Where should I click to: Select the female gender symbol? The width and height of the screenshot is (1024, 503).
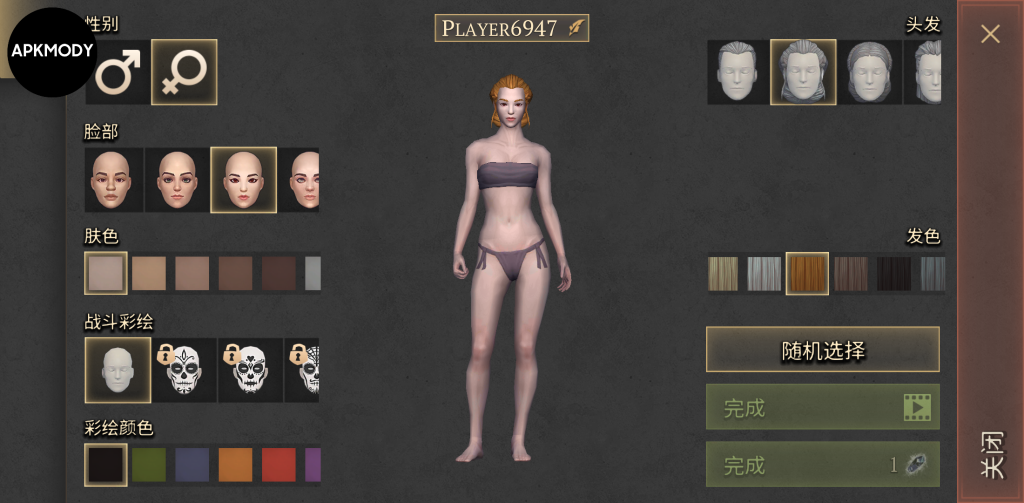point(184,72)
